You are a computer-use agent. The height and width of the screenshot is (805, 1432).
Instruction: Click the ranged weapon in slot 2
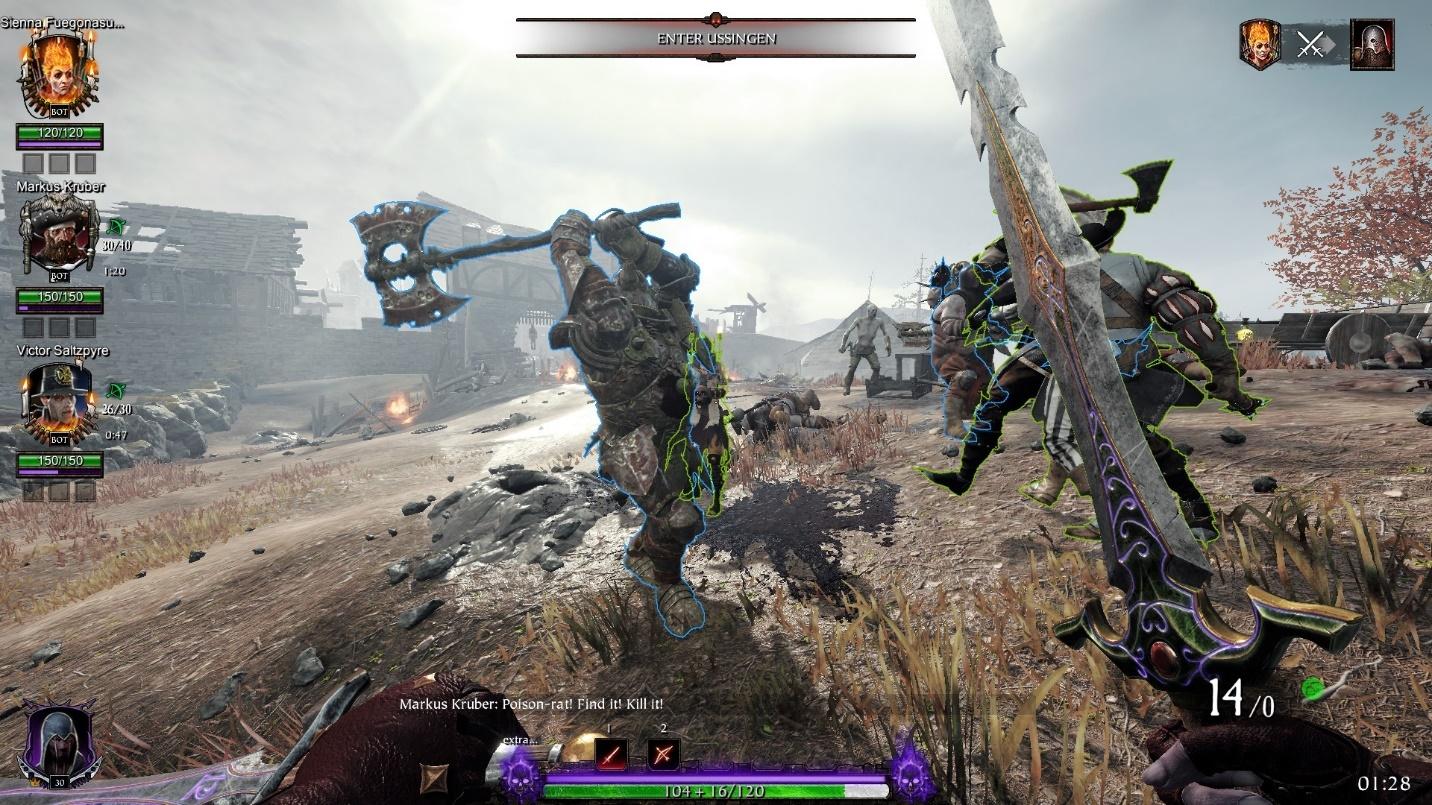click(x=665, y=754)
